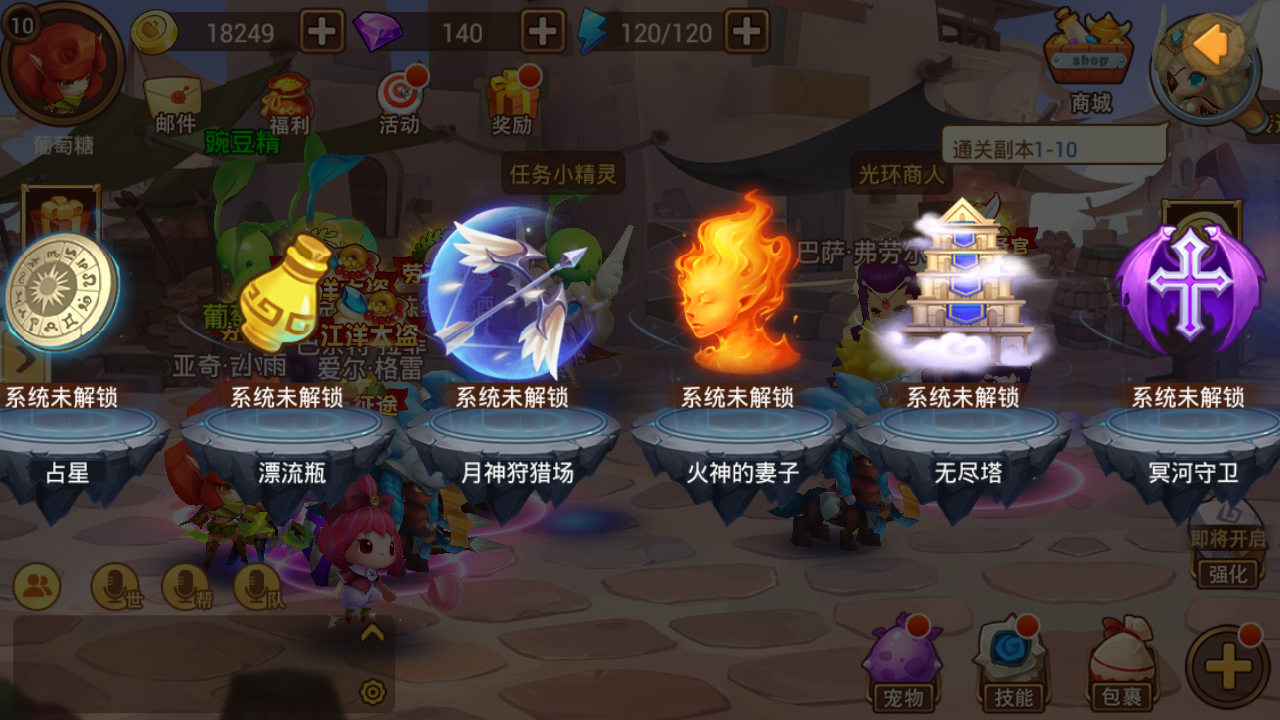Image resolution: width=1280 pixels, height=720 pixels.
Task: Open the welfare (福利) menu
Action: tap(288, 102)
